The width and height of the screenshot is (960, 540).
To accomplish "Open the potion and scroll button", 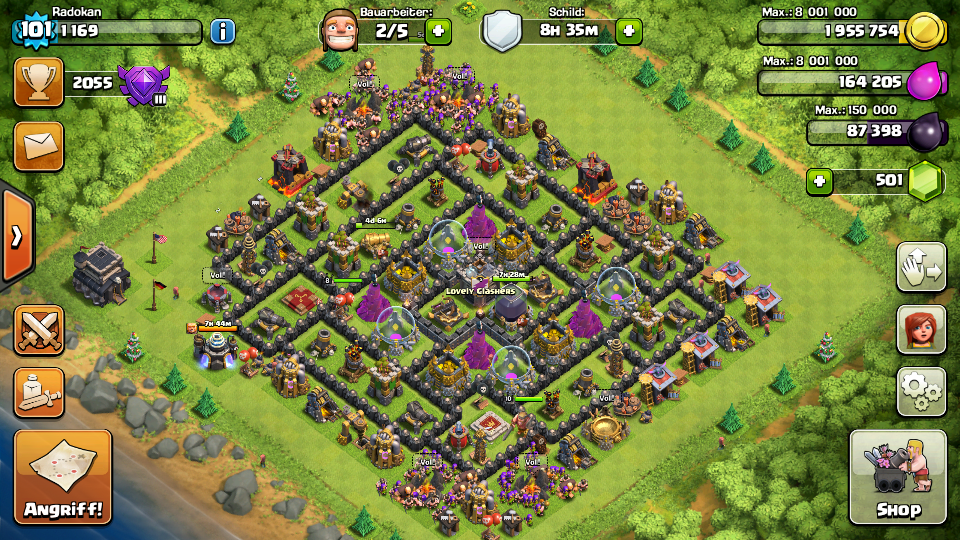I will [x=39, y=392].
